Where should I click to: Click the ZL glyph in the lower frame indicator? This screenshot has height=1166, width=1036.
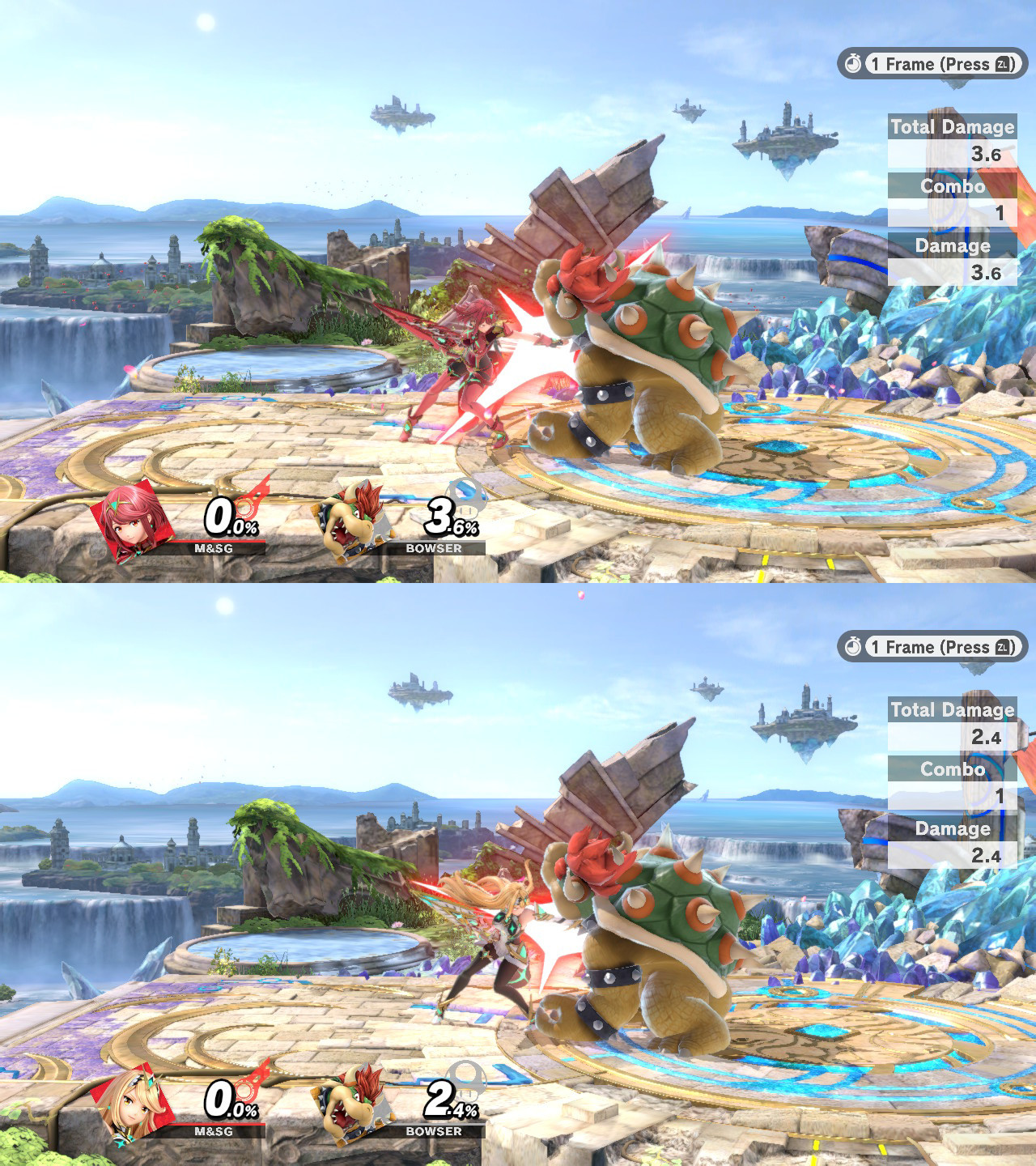[1003, 648]
